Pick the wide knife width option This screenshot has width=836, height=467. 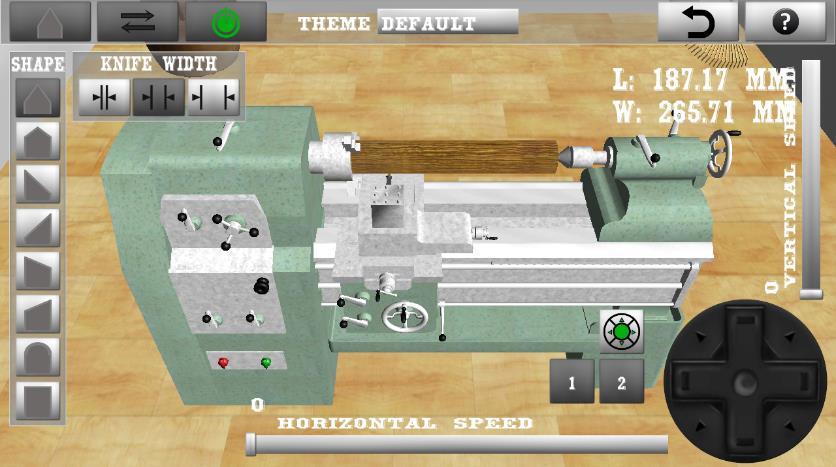pyautogui.click(x=213, y=97)
